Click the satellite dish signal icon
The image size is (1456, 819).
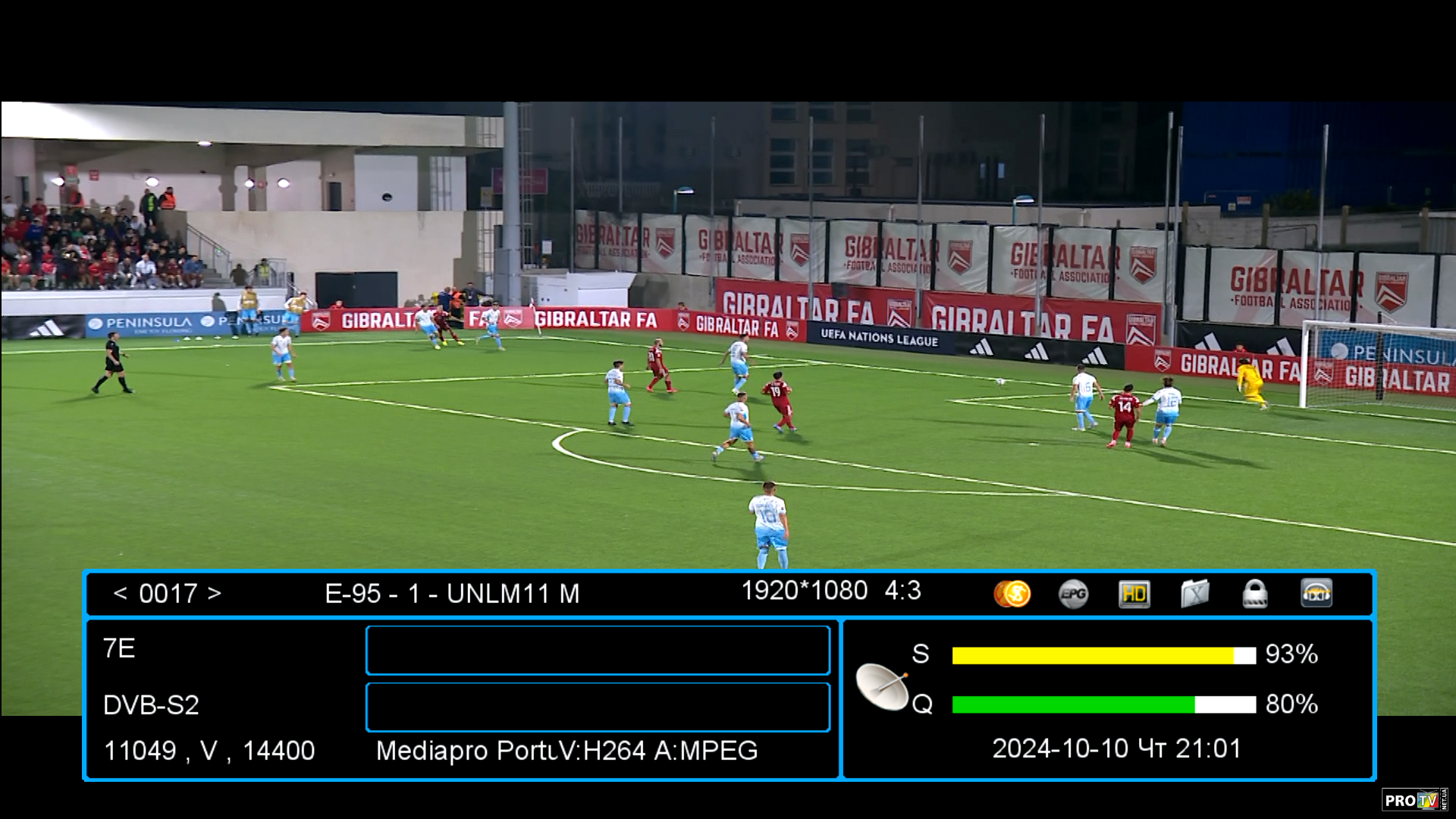click(x=883, y=686)
